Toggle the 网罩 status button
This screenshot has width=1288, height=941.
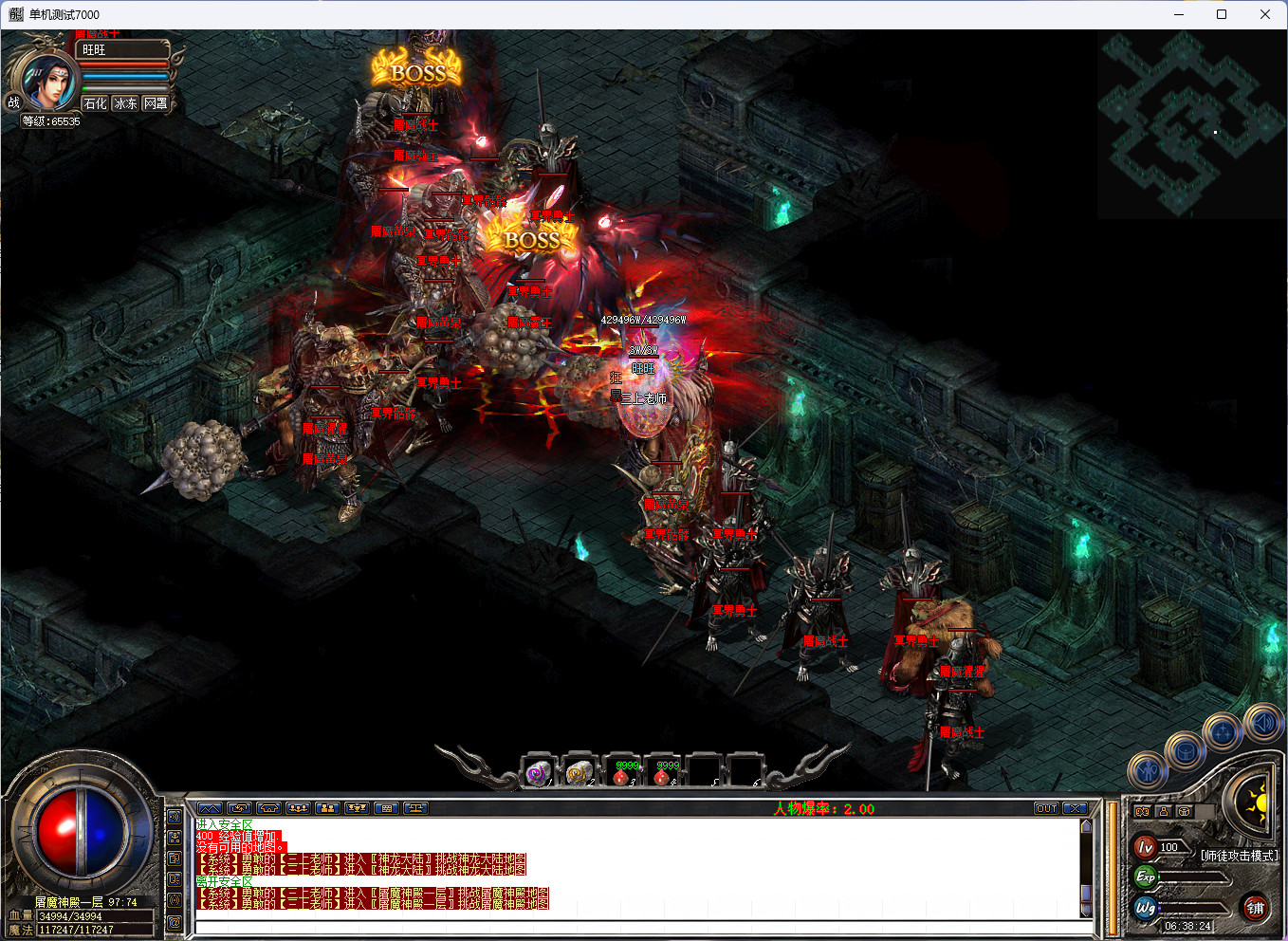click(x=156, y=103)
